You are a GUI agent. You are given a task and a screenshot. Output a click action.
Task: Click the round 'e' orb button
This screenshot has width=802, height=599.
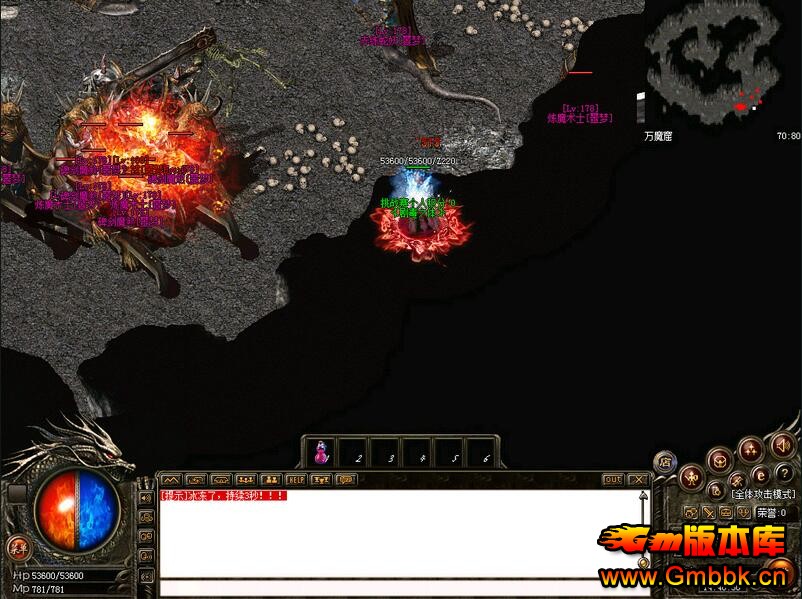[760, 475]
